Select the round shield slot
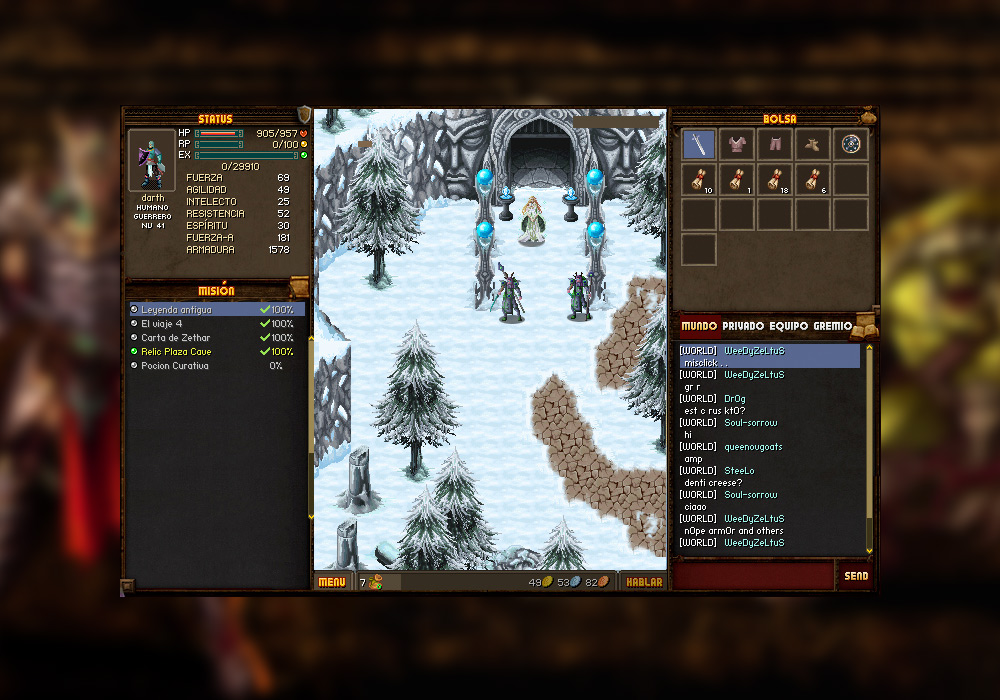Viewport: 1000px width, 700px height. coord(851,145)
